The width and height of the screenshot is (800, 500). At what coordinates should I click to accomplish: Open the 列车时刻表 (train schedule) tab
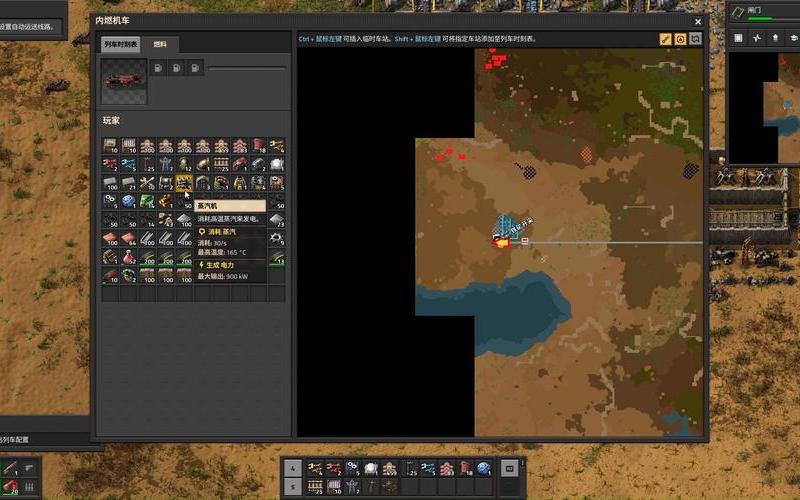point(121,45)
